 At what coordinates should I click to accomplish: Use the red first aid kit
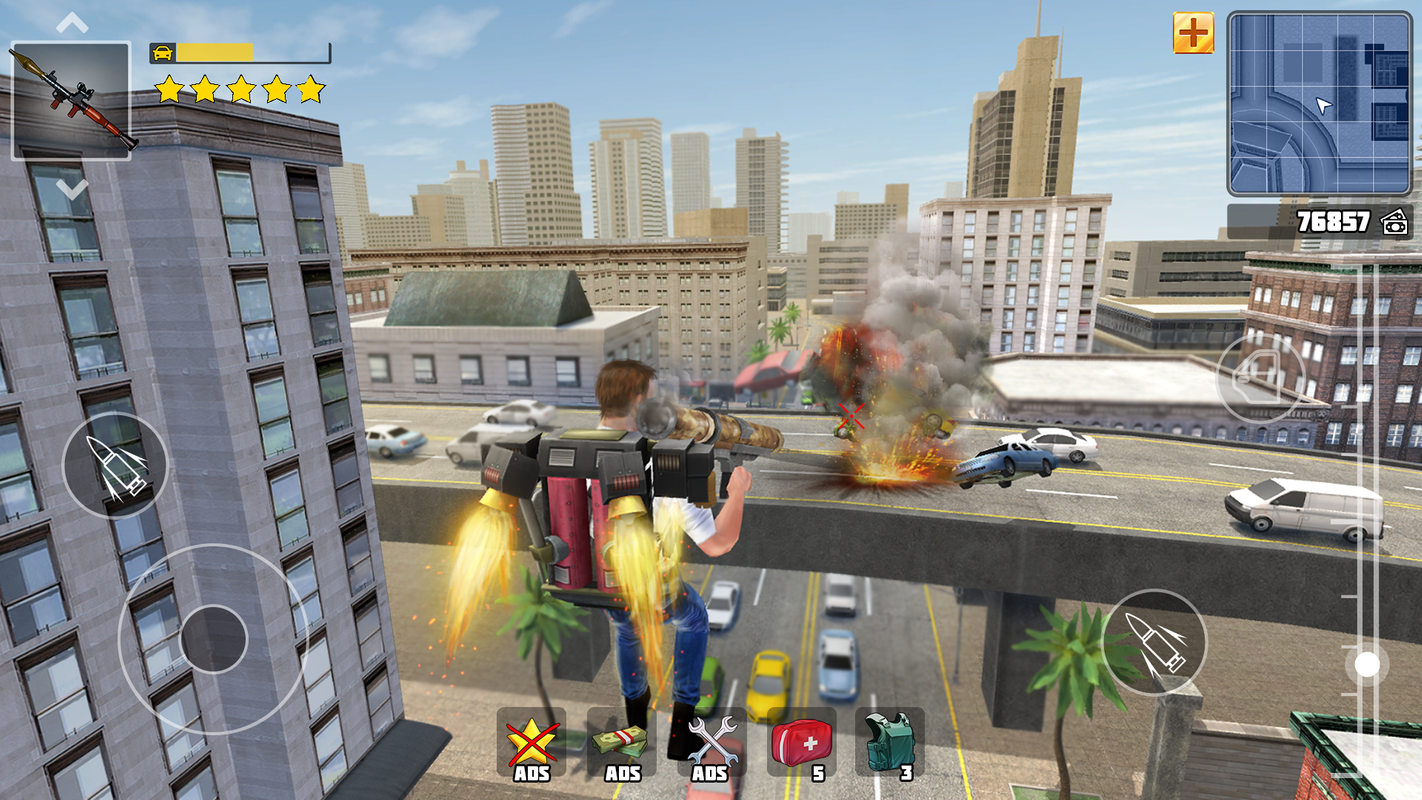pyautogui.click(x=801, y=742)
